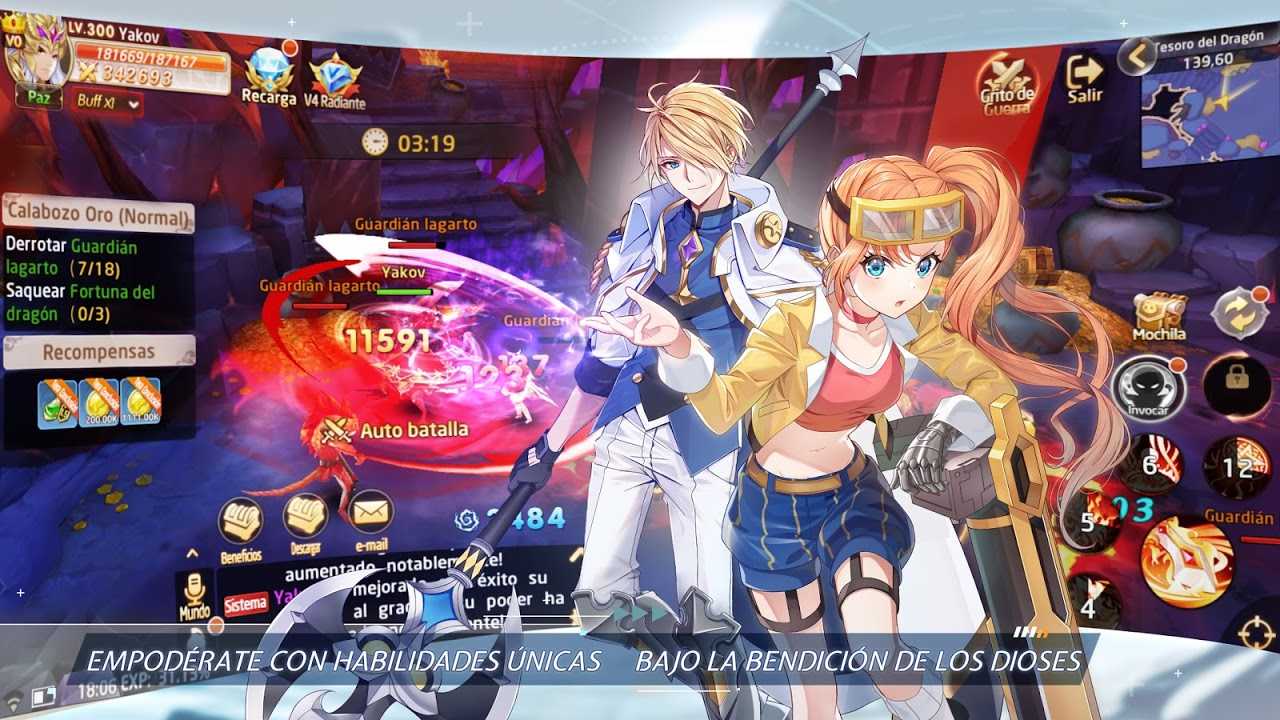Open the Recompensas rewards panel
The height and width of the screenshot is (720, 1280).
(x=98, y=352)
